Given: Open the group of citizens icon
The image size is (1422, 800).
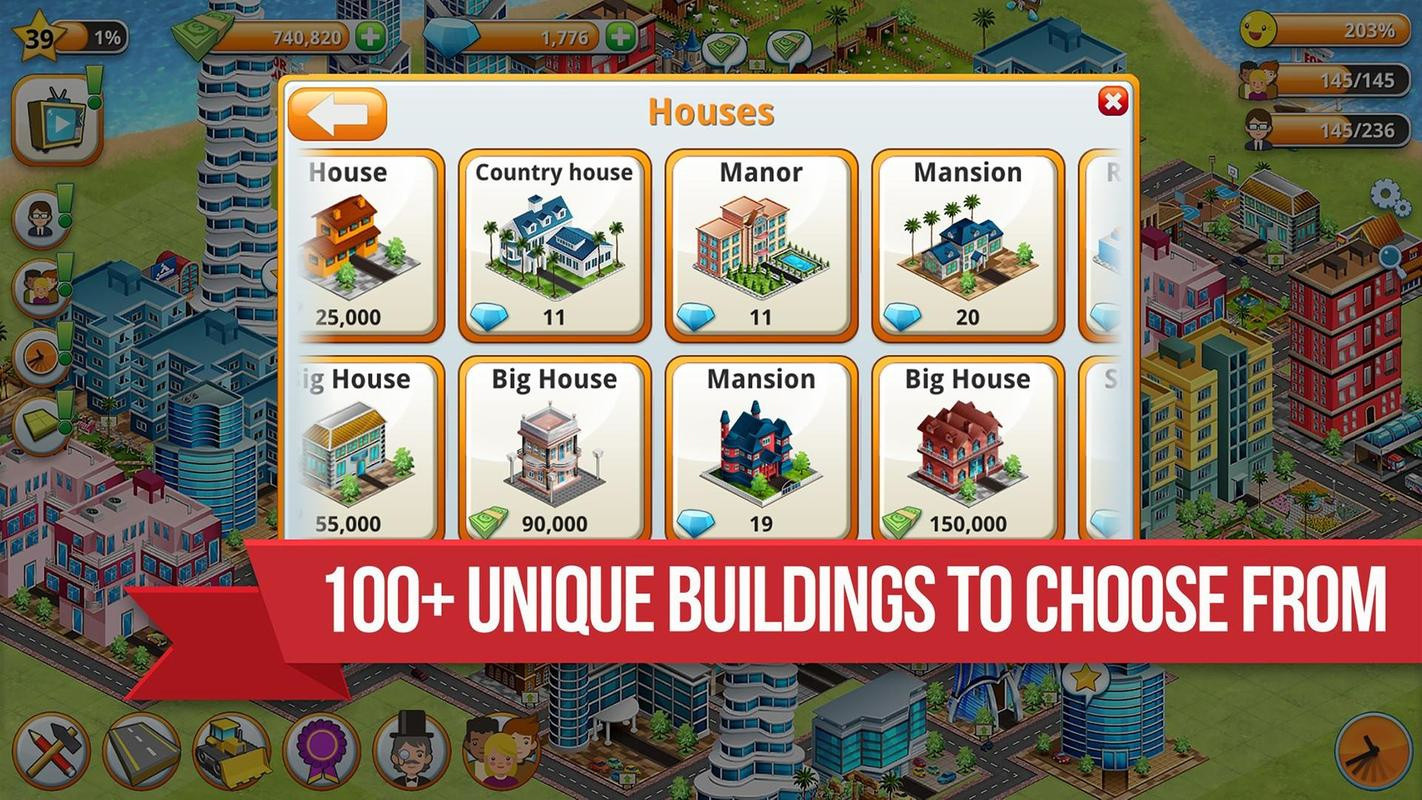Looking at the screenshot, I should tap(501, 750).
